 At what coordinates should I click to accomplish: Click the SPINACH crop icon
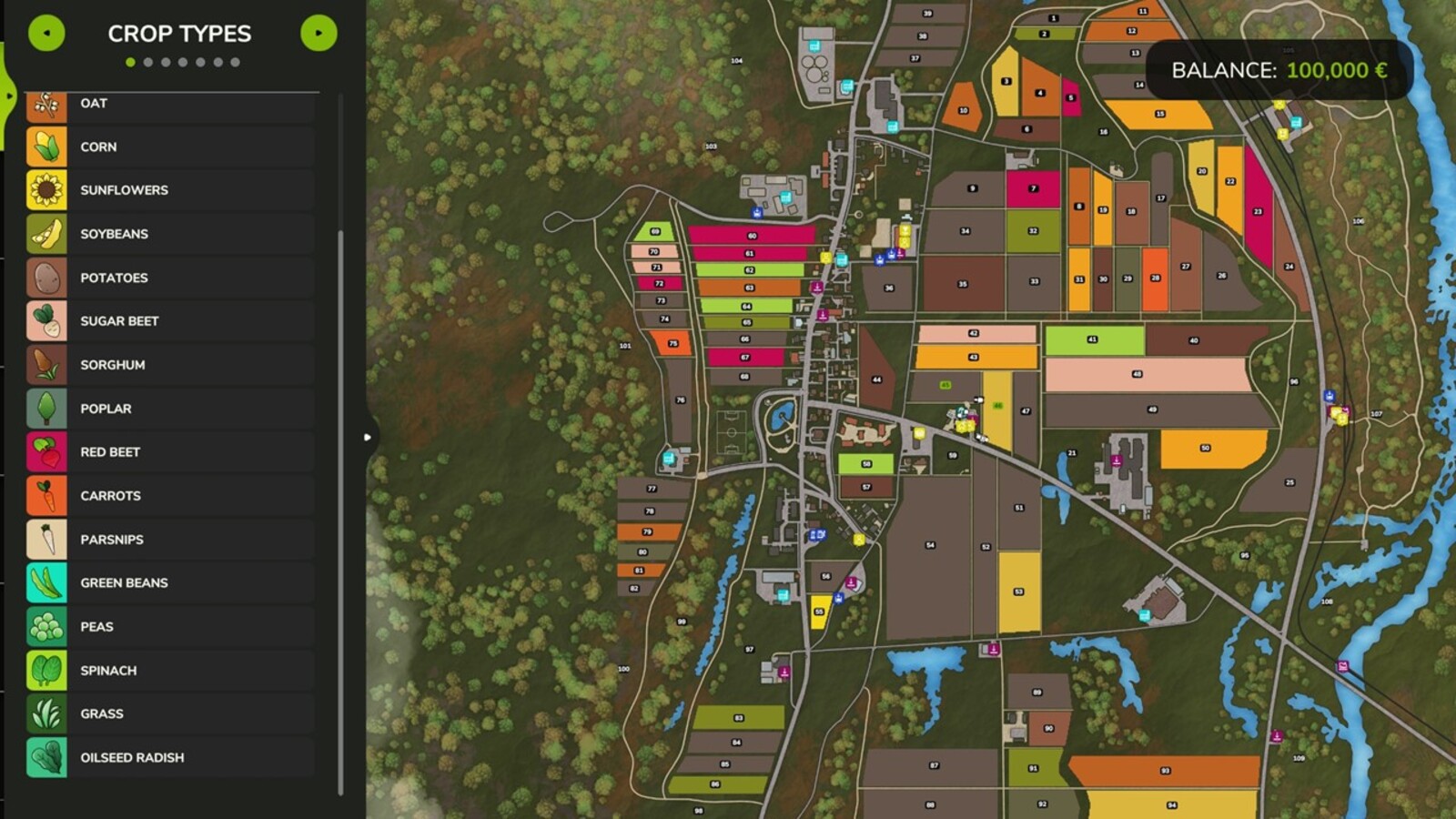[x=46, y=670]
